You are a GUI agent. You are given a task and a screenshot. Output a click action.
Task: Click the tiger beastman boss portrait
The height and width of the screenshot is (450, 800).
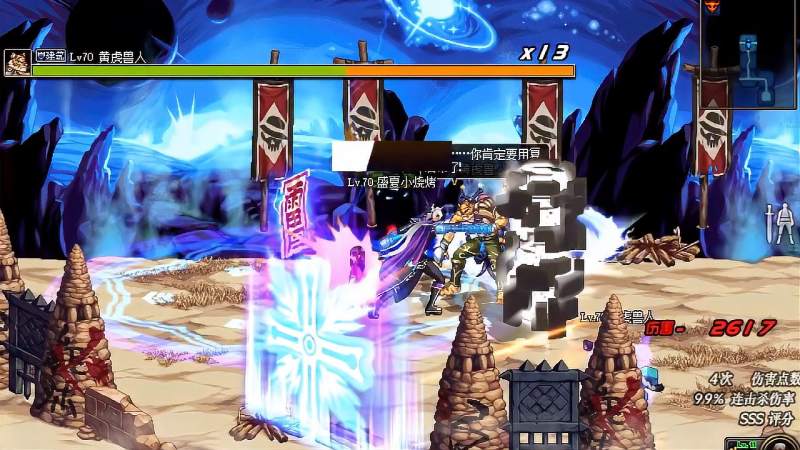[x=16, y=63]
